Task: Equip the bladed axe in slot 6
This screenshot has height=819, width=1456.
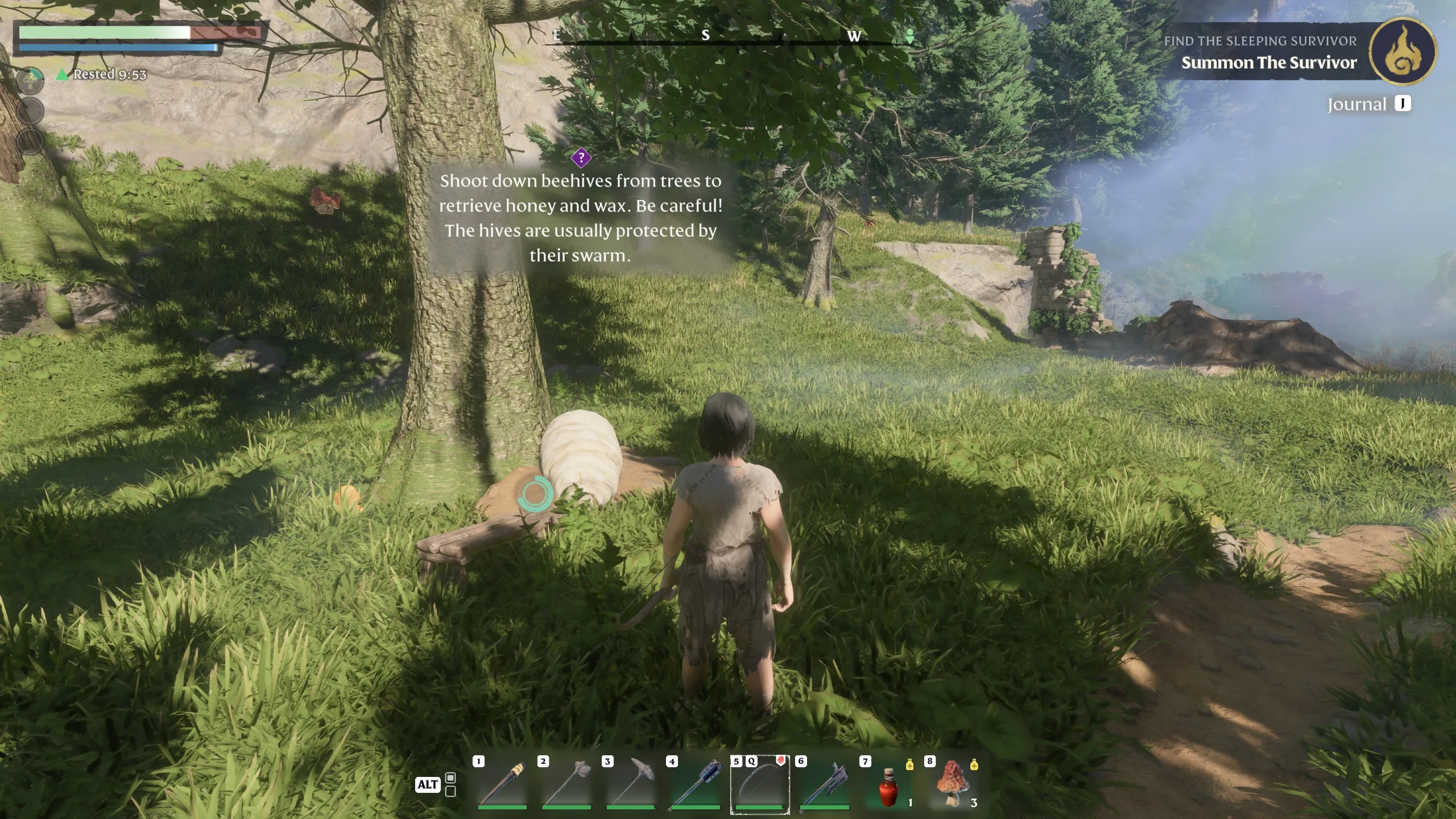Action: tap(824, 785)
